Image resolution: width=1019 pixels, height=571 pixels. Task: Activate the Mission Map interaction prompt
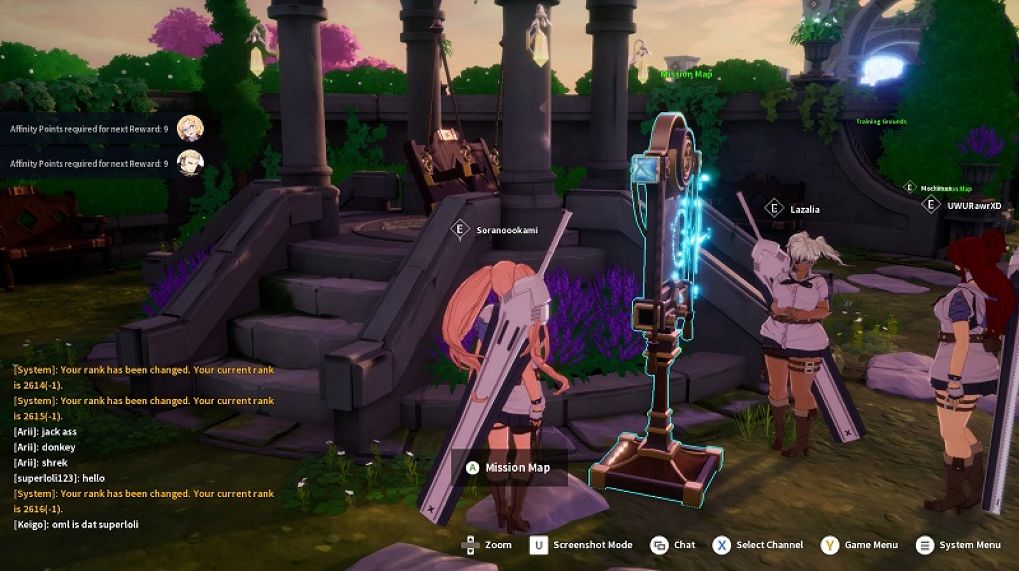coord(508,467)
